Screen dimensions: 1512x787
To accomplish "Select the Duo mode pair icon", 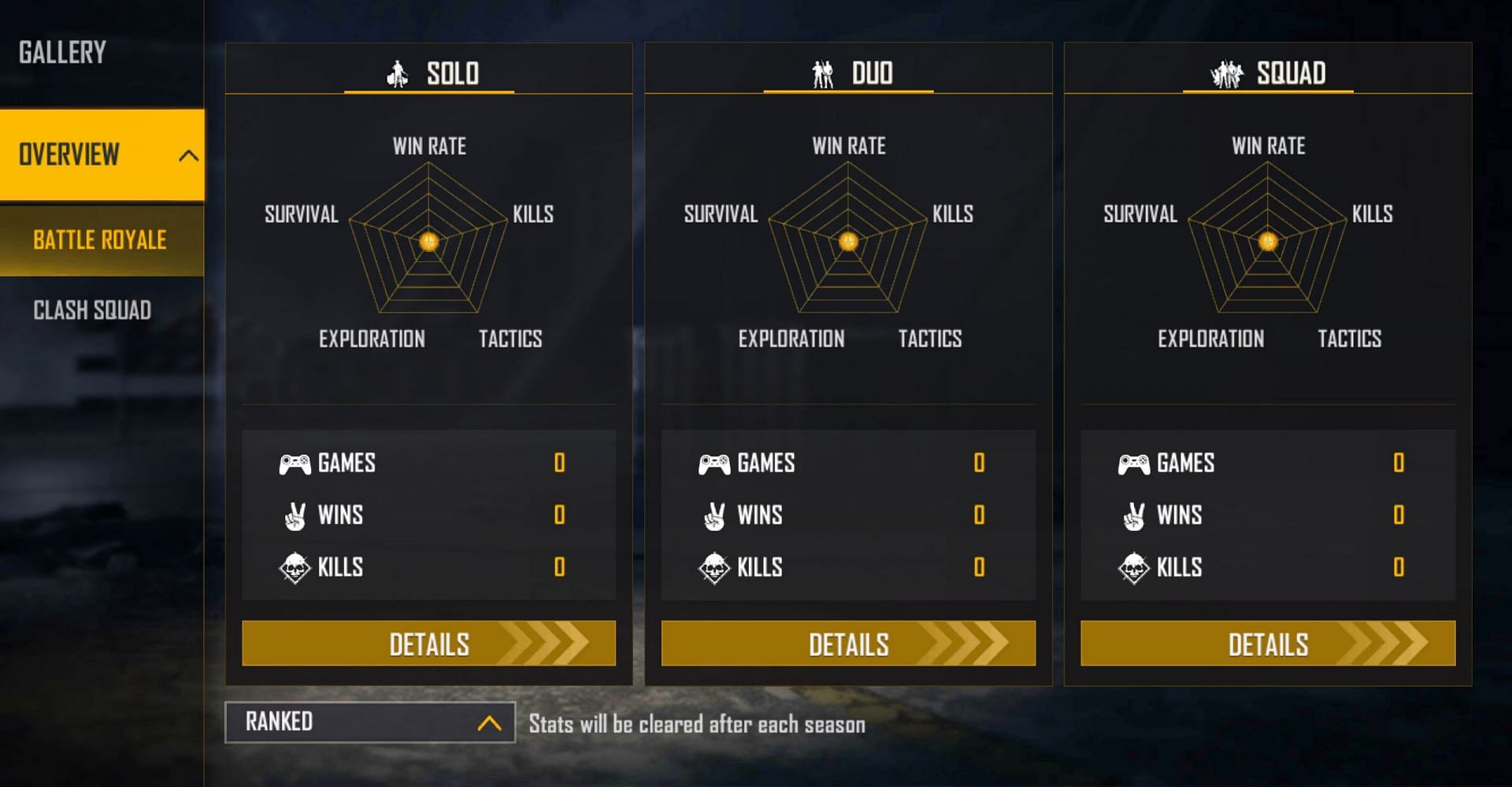I will click(x=823, y=74).
